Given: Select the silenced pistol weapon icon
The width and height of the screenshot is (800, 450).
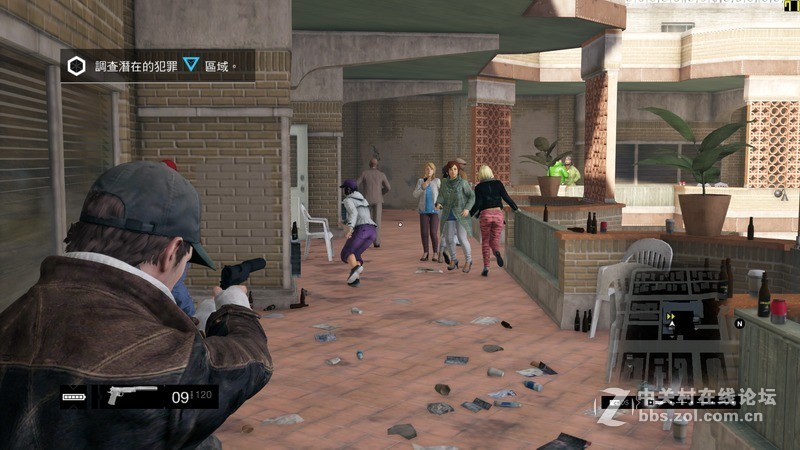Looking at the screenshot, I should pyautogui.click(x=132, y=395).
